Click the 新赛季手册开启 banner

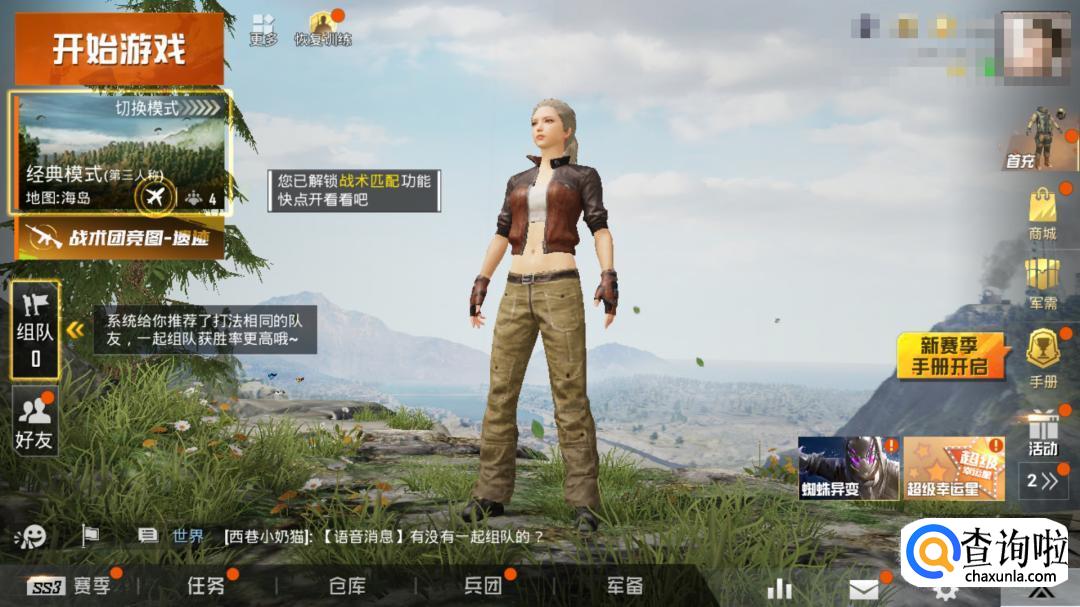[949, 355]
